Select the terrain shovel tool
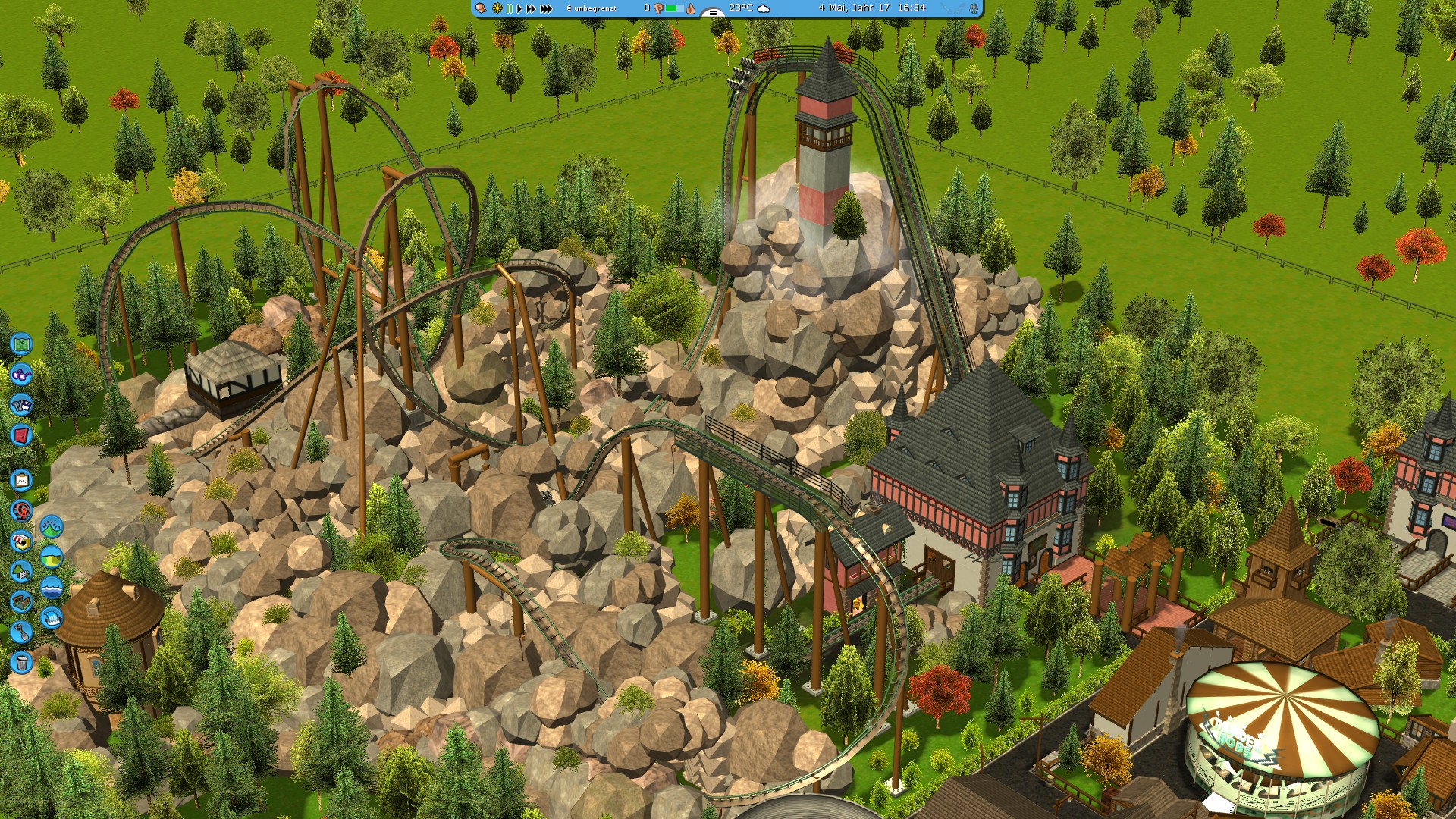Screen dimensions: 1456x819 (21, 631)
